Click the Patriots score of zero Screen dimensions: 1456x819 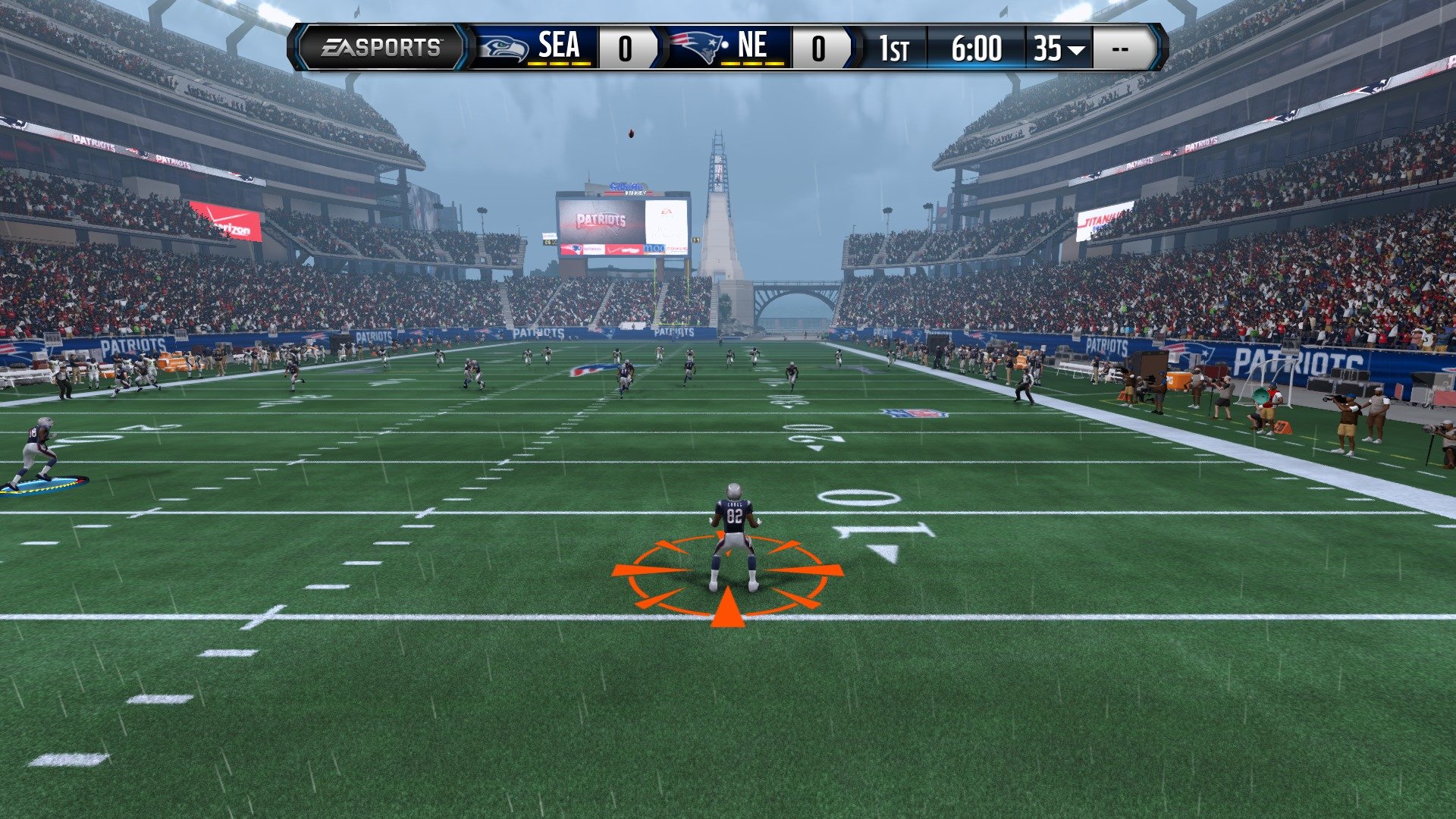point(820,46)
